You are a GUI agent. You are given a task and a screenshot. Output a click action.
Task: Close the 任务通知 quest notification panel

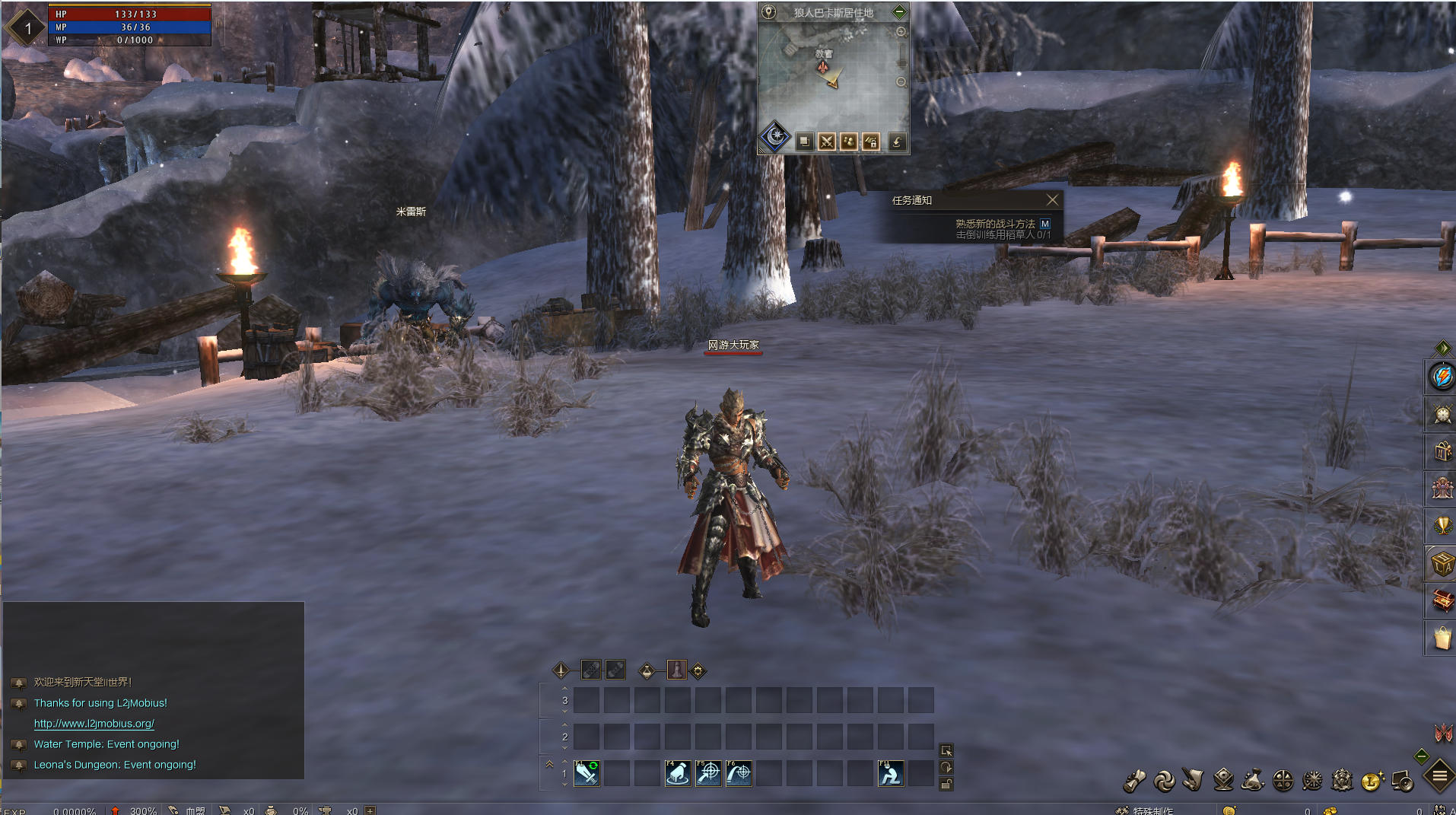click(x=1052, y=200)
